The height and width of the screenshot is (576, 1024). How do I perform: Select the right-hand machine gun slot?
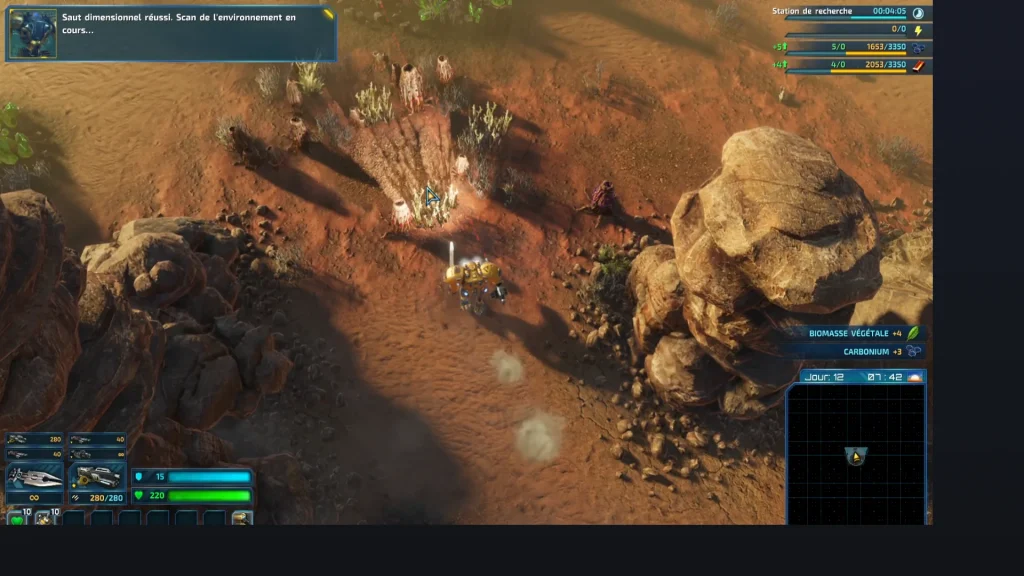97,477
